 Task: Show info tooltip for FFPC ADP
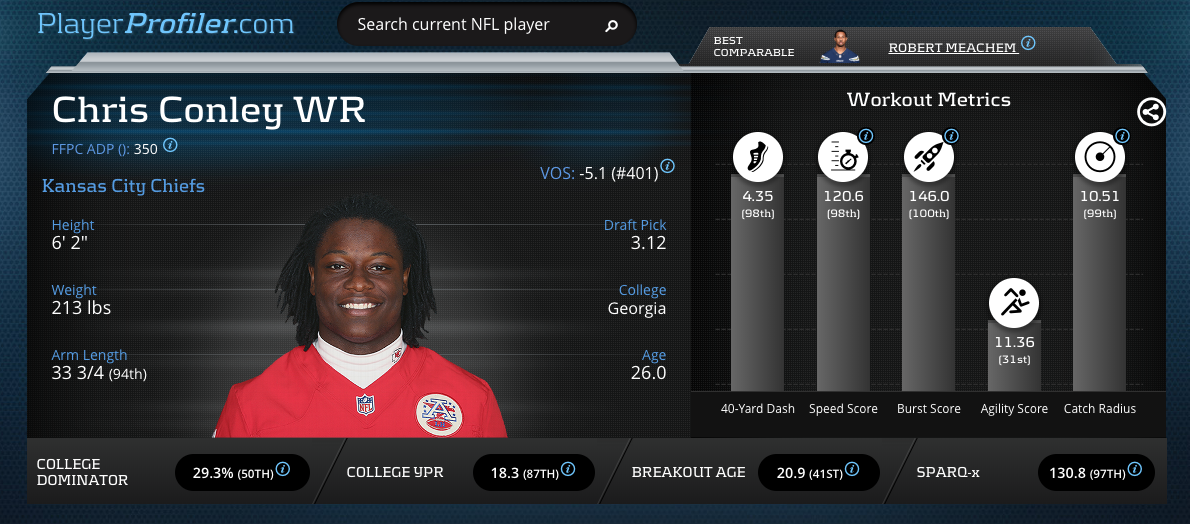[170, 145]
